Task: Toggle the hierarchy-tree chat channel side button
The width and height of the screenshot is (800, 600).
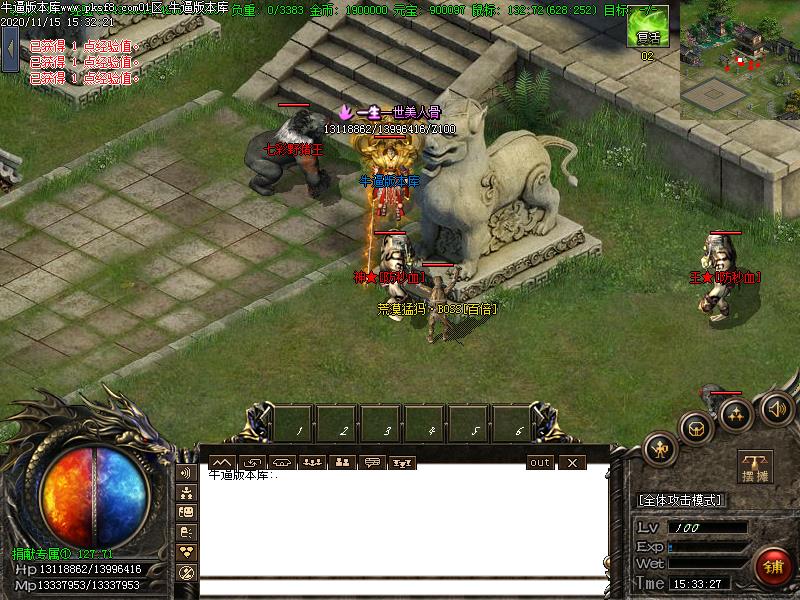Action: coord(186,492)
